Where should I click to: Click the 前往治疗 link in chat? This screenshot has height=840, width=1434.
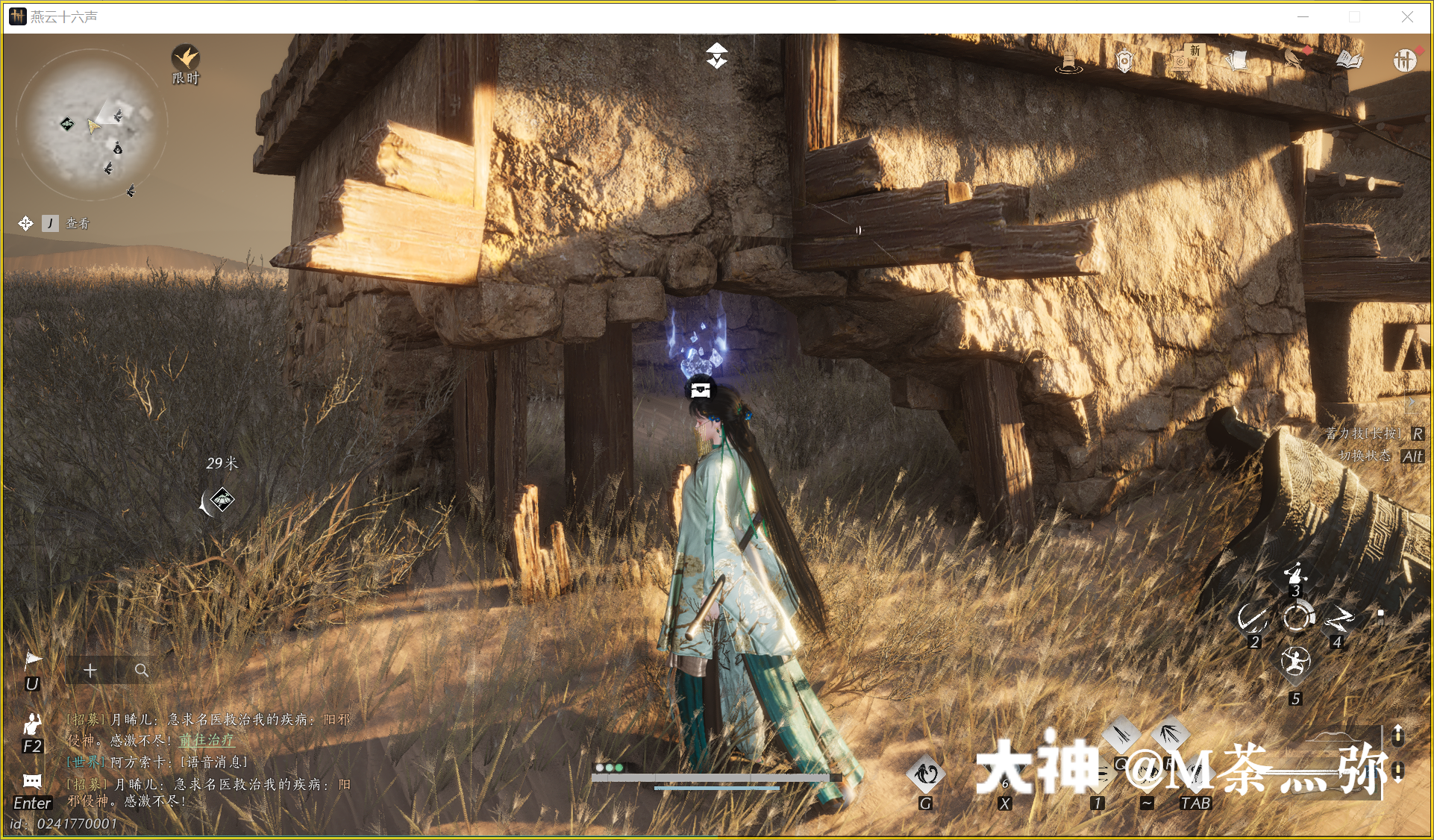click(207, 740)
